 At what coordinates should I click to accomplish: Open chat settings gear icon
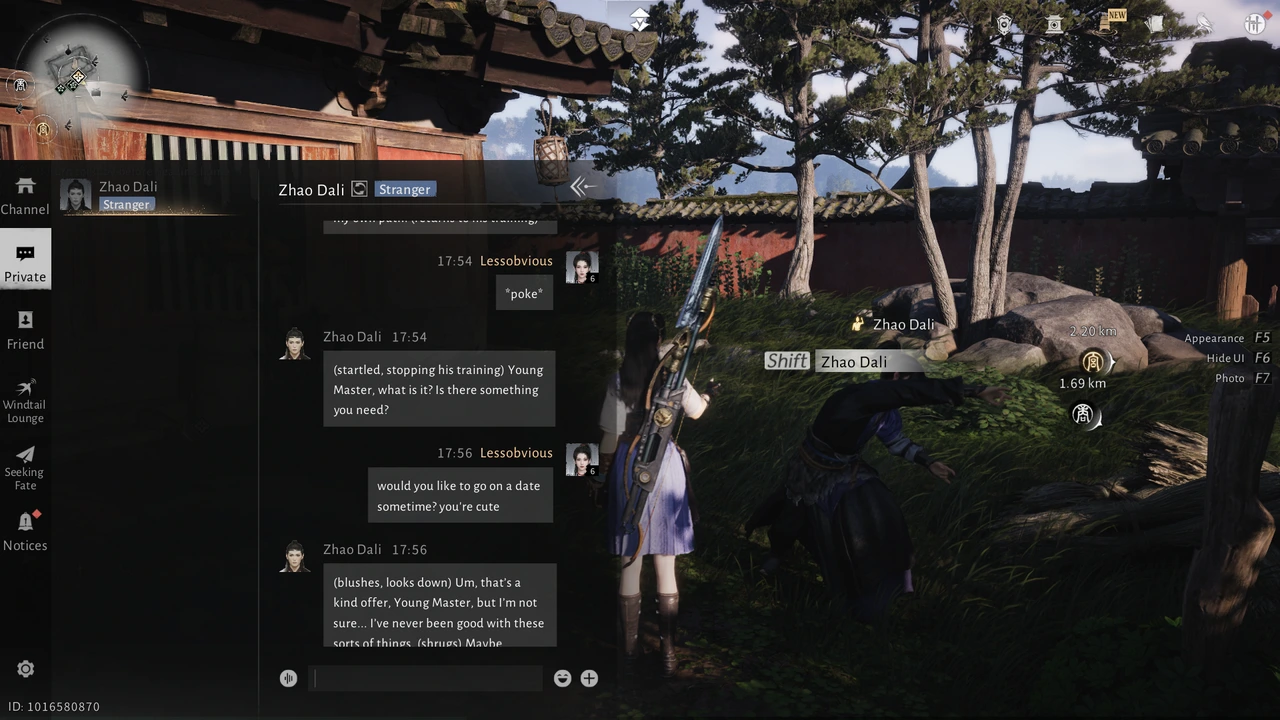click(26, 669)
